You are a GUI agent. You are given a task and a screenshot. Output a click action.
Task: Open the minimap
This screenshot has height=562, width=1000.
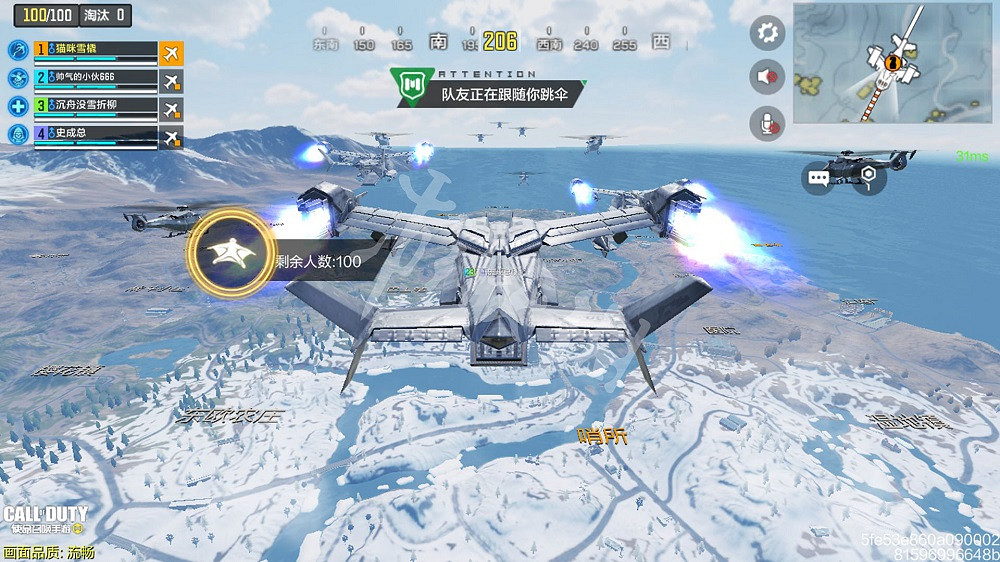point(892,62)
